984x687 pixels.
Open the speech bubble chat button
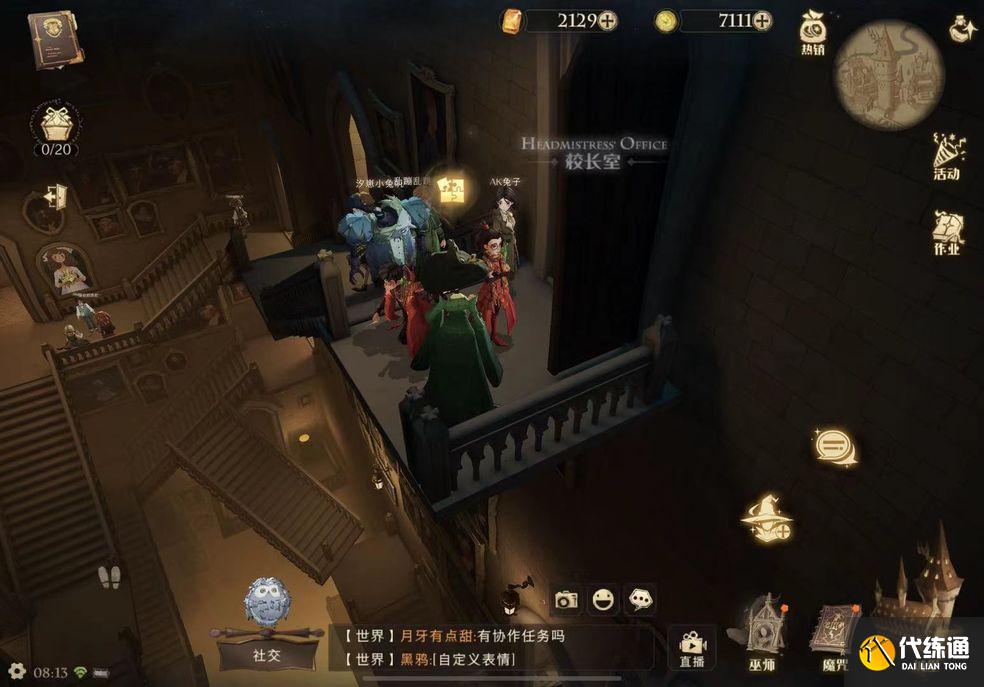tap(834, 446)
